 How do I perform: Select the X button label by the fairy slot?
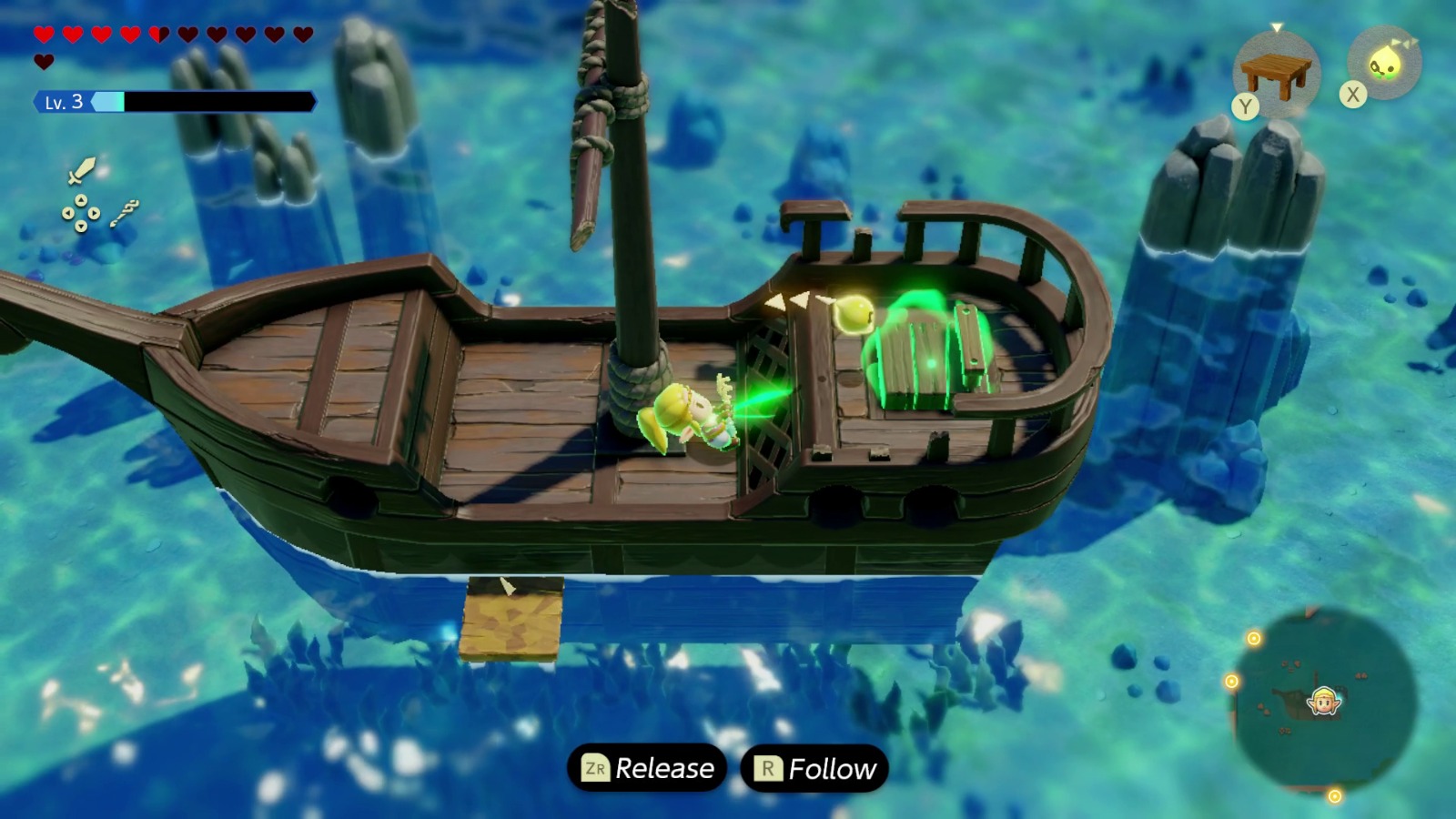(x=1352, y=94)
